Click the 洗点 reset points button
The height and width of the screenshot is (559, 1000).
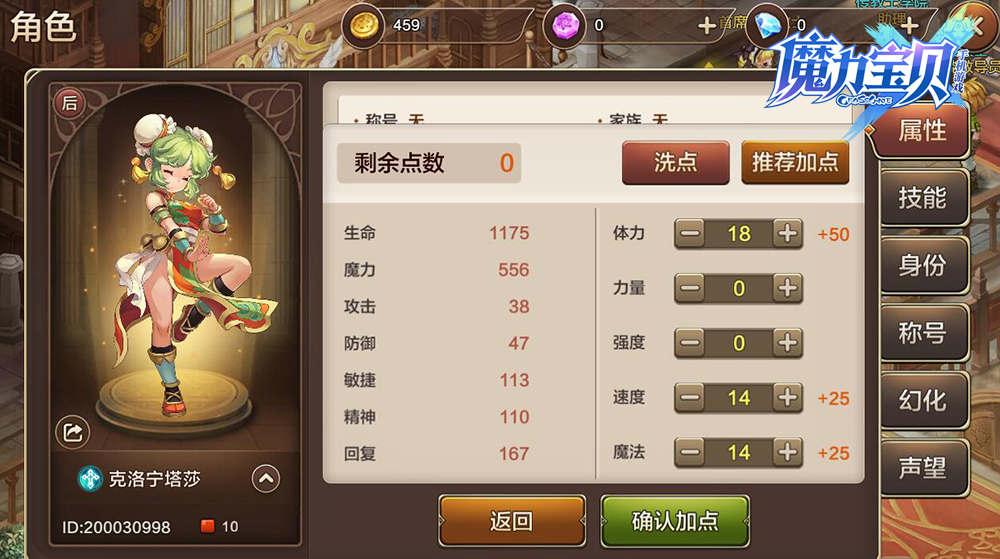tap(675, 162)
